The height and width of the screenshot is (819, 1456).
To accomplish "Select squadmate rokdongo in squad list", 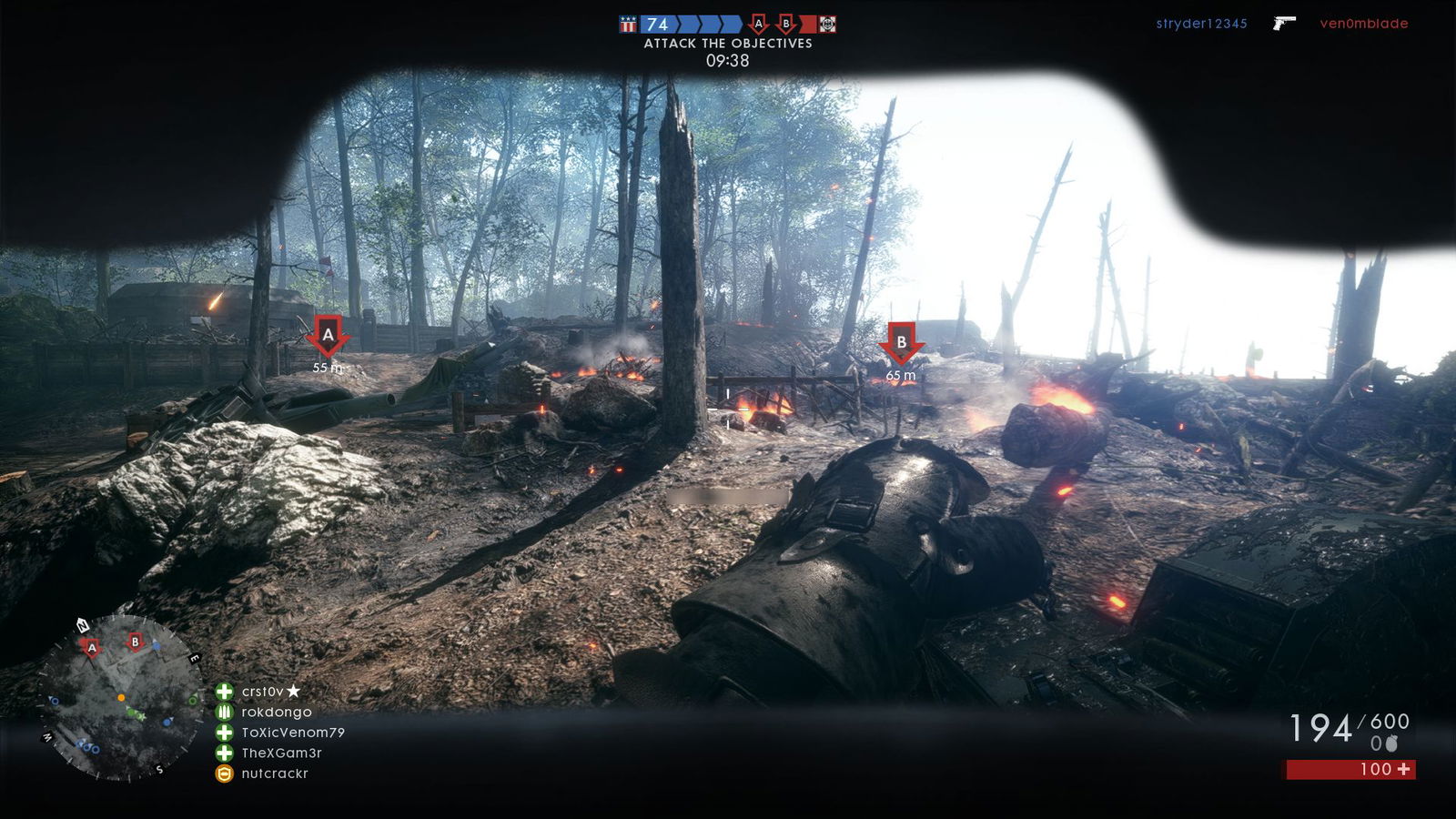I will [276, 713].
